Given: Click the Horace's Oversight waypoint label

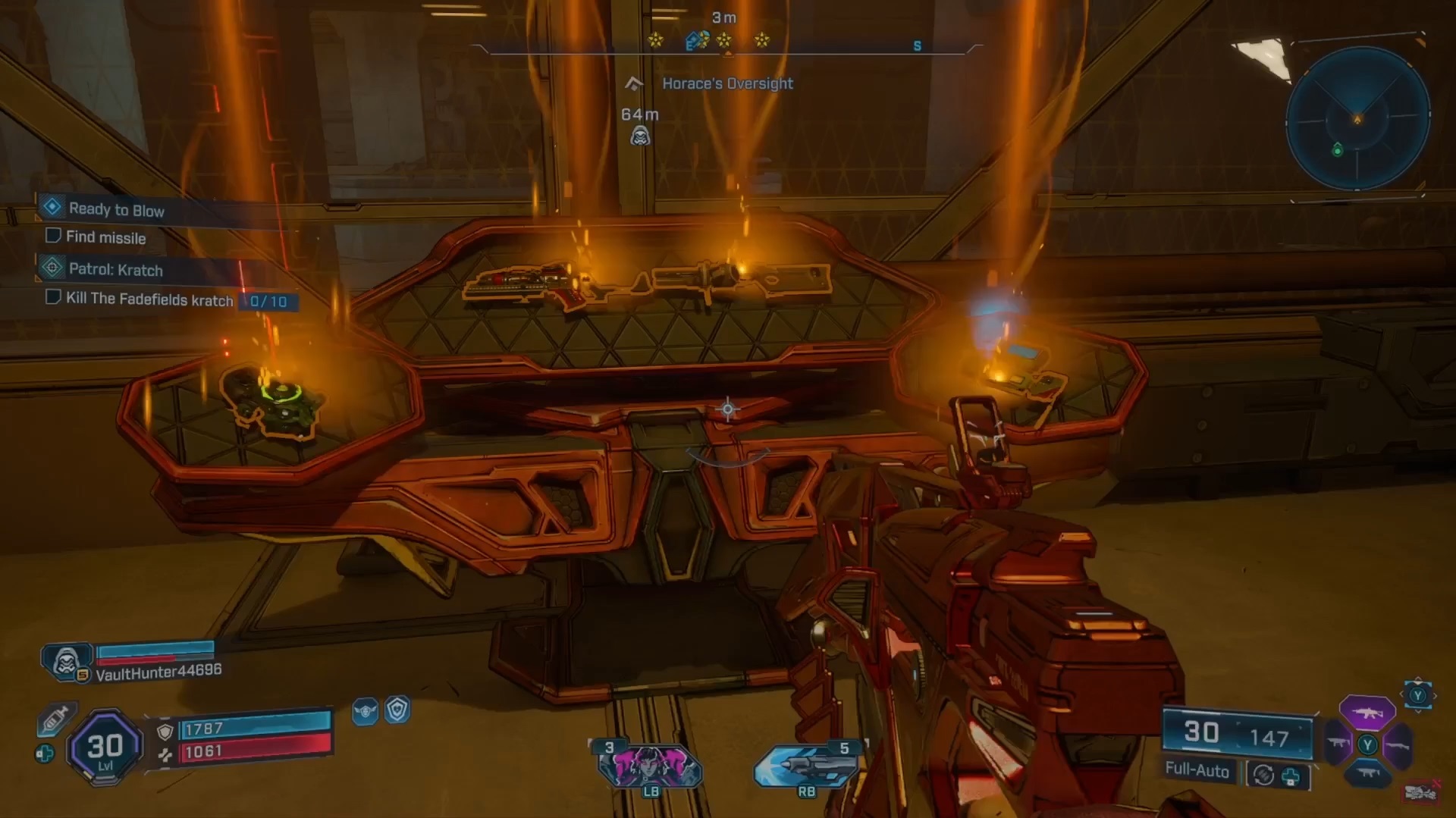Looking at the screenshot, I should click(726, 83).
